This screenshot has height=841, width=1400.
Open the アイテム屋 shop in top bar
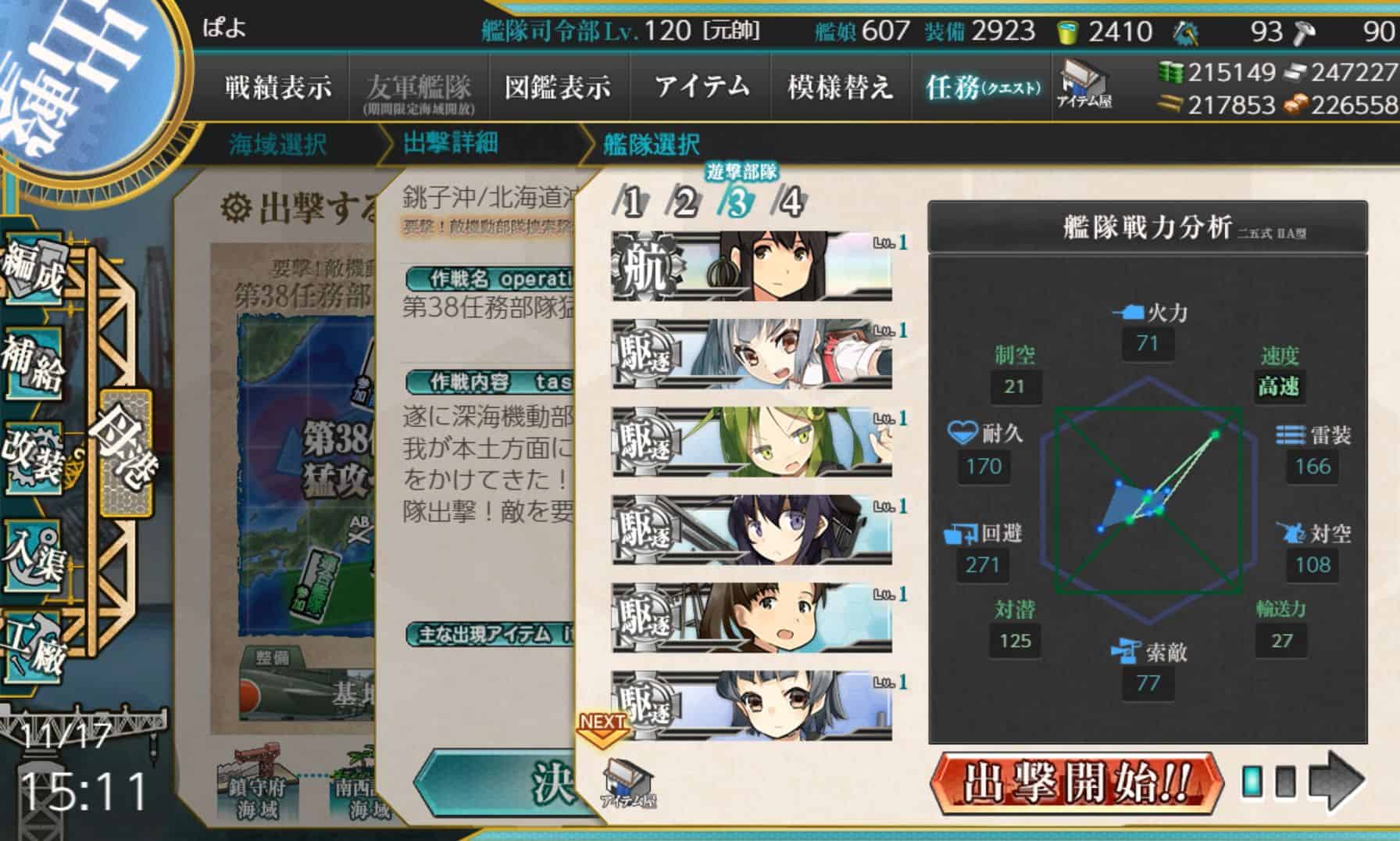point(1085,84)
